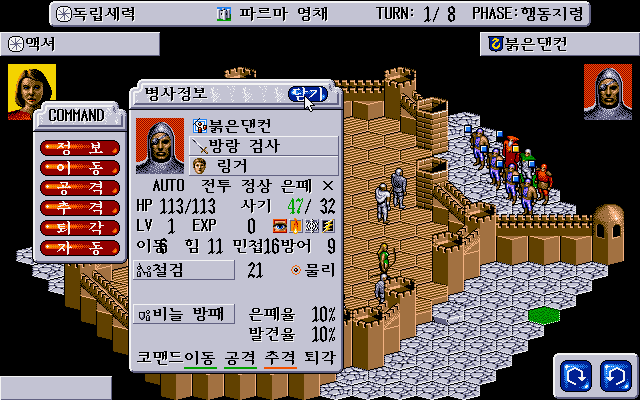The image size is (640, 400).
Task: Choose the 추격 command in the COMMAND menu
Action: pos(80,207)
